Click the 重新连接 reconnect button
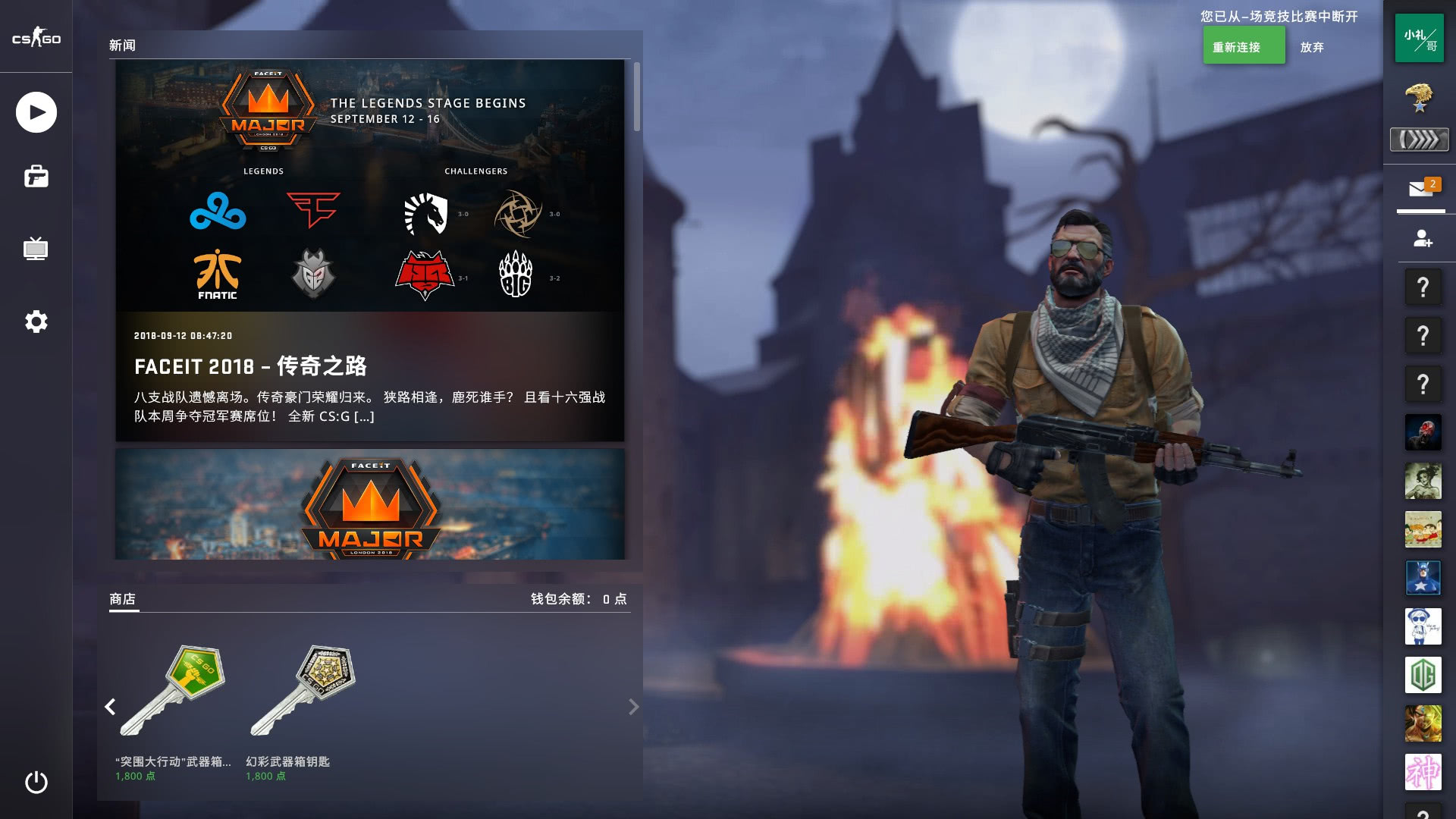Image resolution: width=1456 pixels, height=819 pixels. click(x=1243, y=45)
